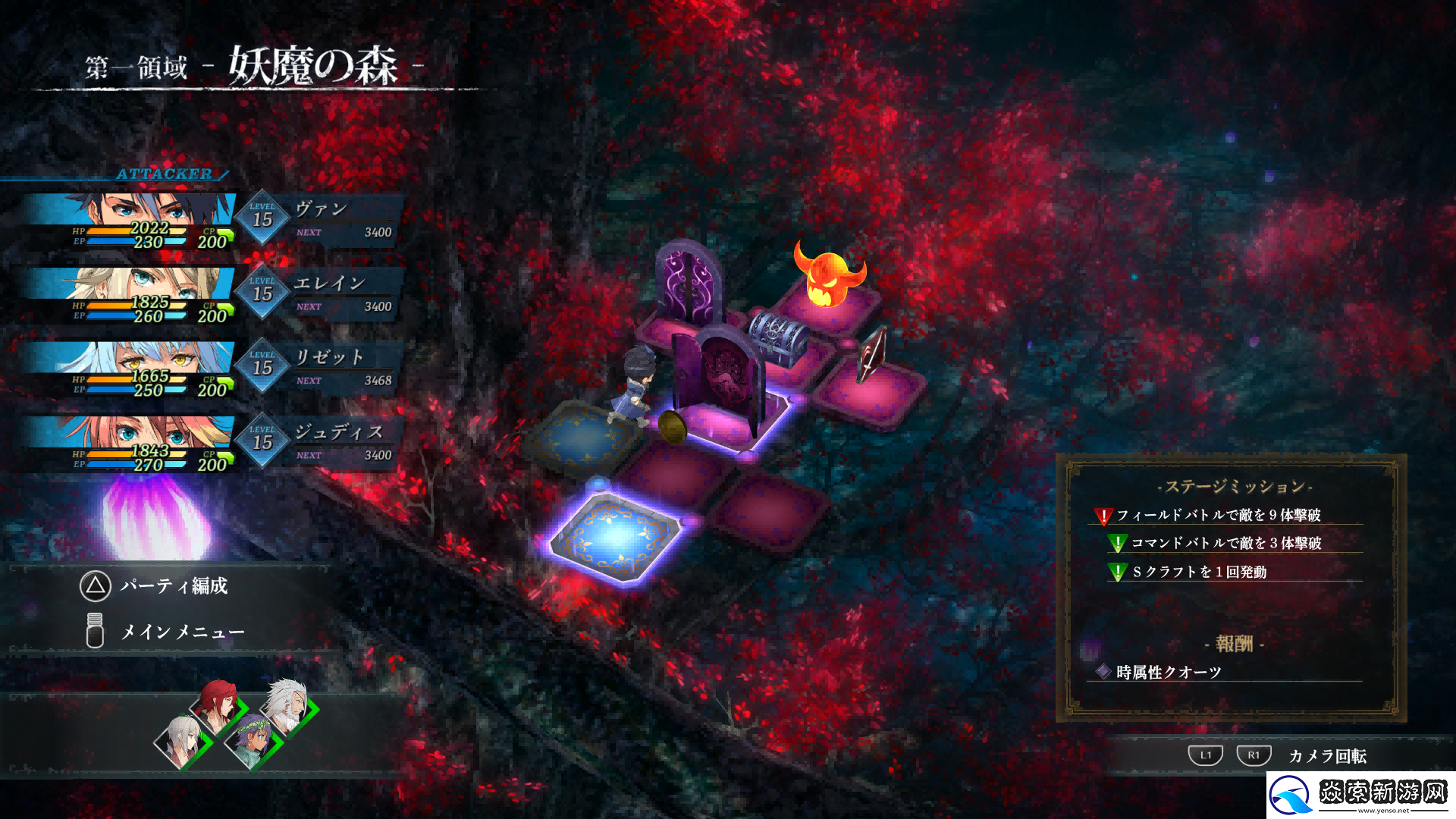Click the field battle 9 enemies mission
This screenshot has height=819, width=1456.
pos(1218,516)
